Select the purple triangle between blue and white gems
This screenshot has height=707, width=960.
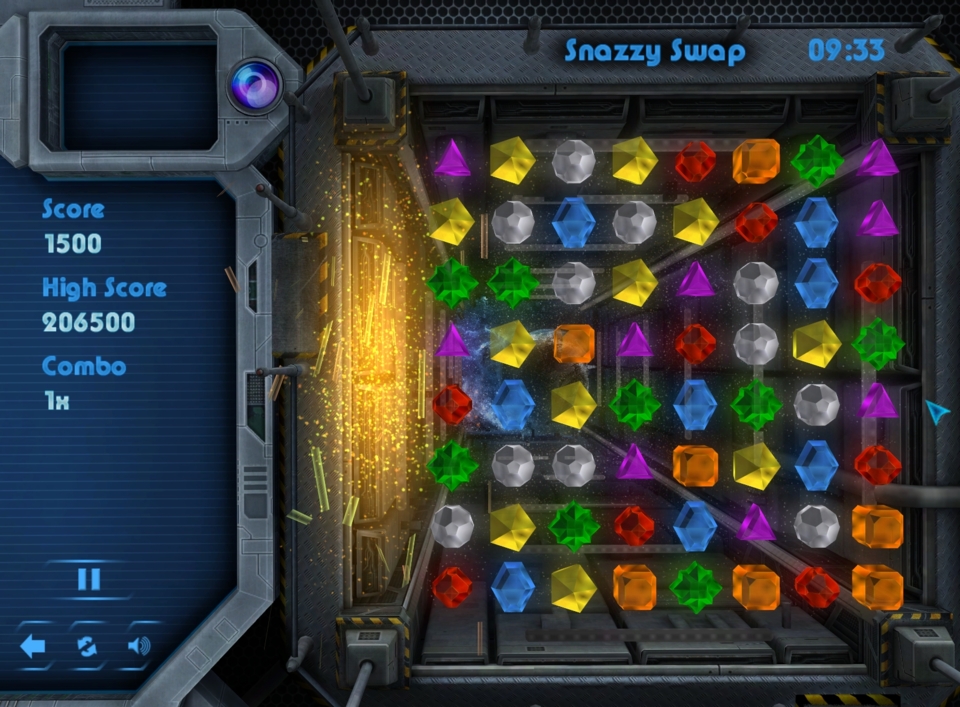click(756, 523)
